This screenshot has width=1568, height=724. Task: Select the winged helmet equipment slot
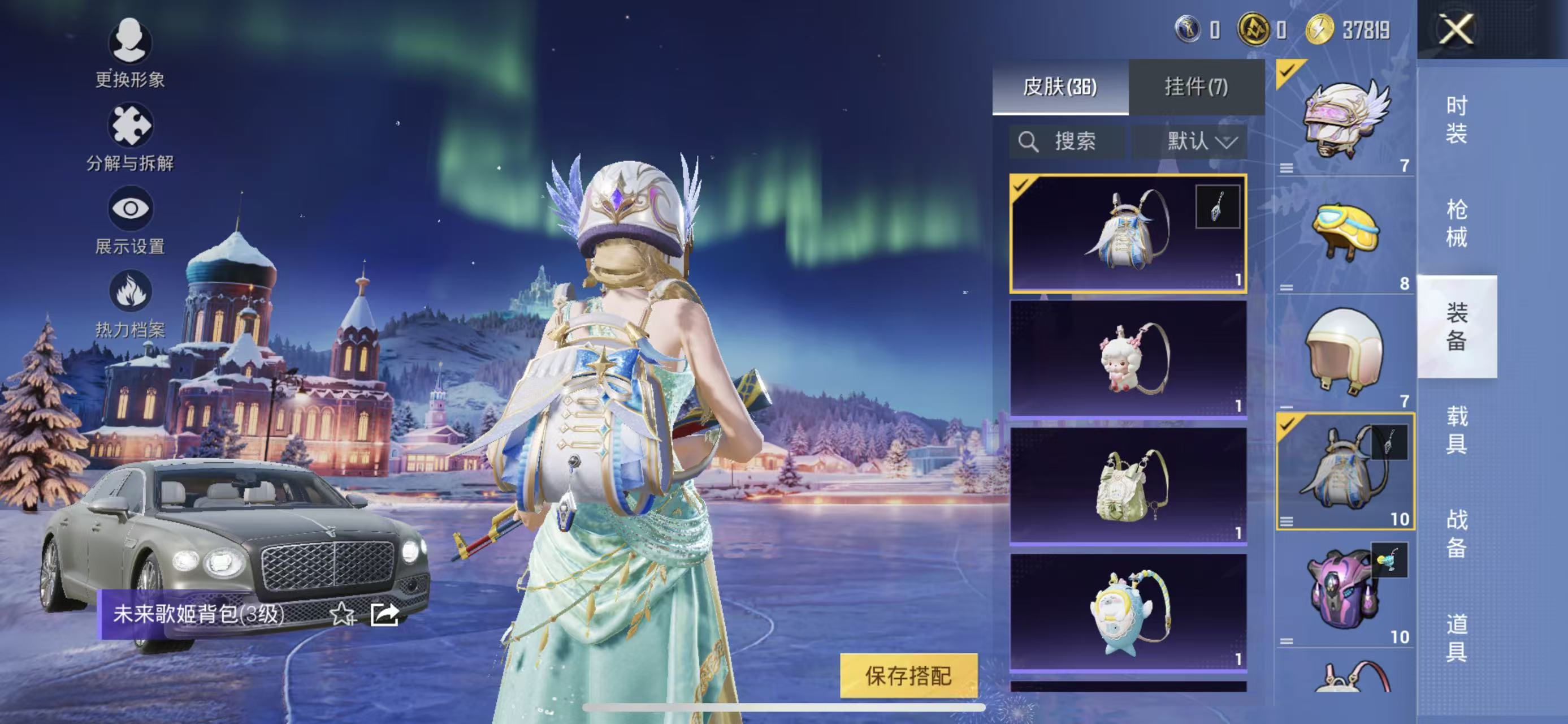(1345, 119)
